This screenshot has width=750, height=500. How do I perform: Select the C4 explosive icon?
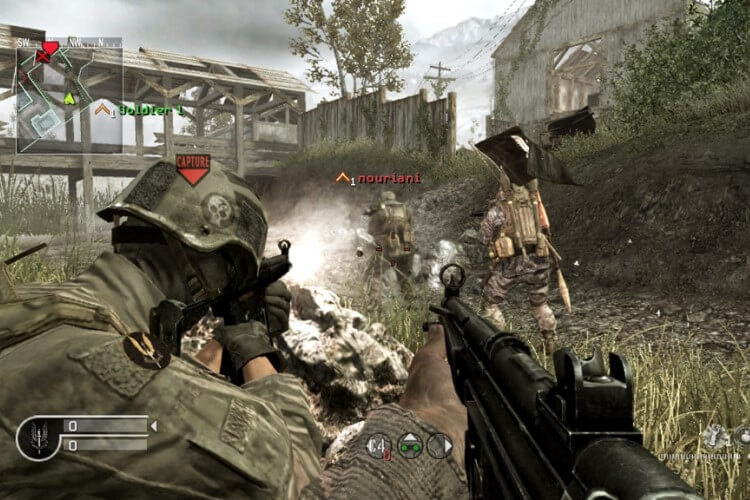[x=379, y=445]
